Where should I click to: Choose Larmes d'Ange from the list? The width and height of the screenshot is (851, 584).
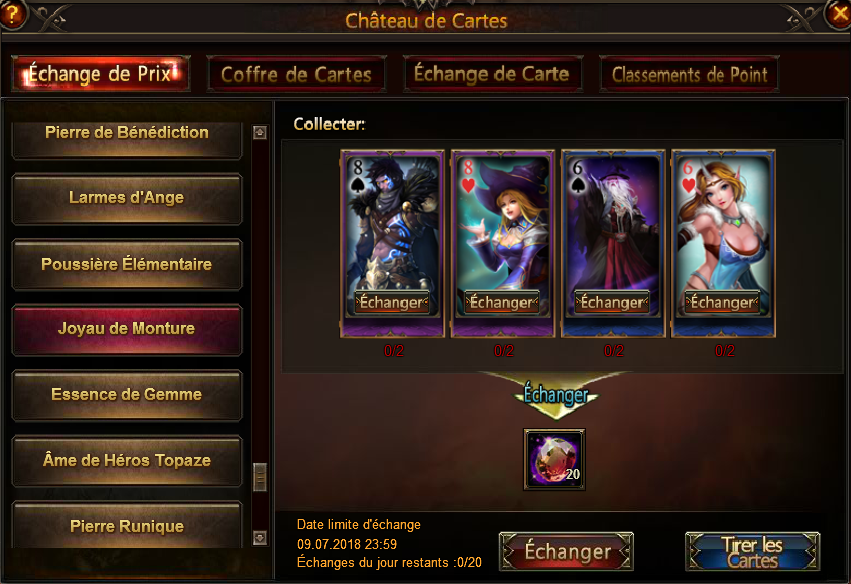127,198
